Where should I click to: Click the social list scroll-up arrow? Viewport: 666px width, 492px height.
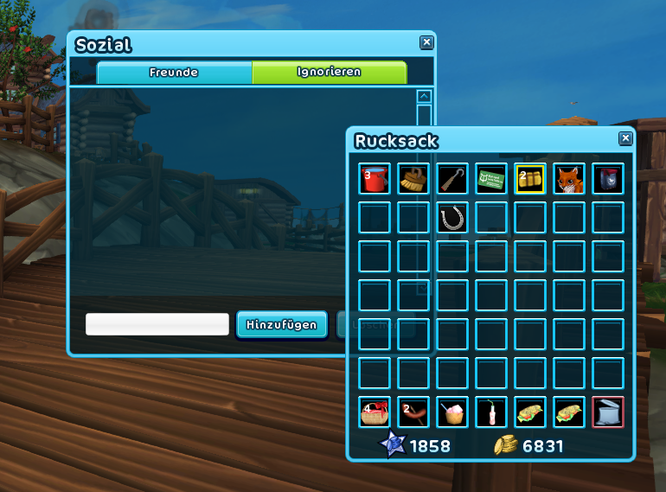424,97
